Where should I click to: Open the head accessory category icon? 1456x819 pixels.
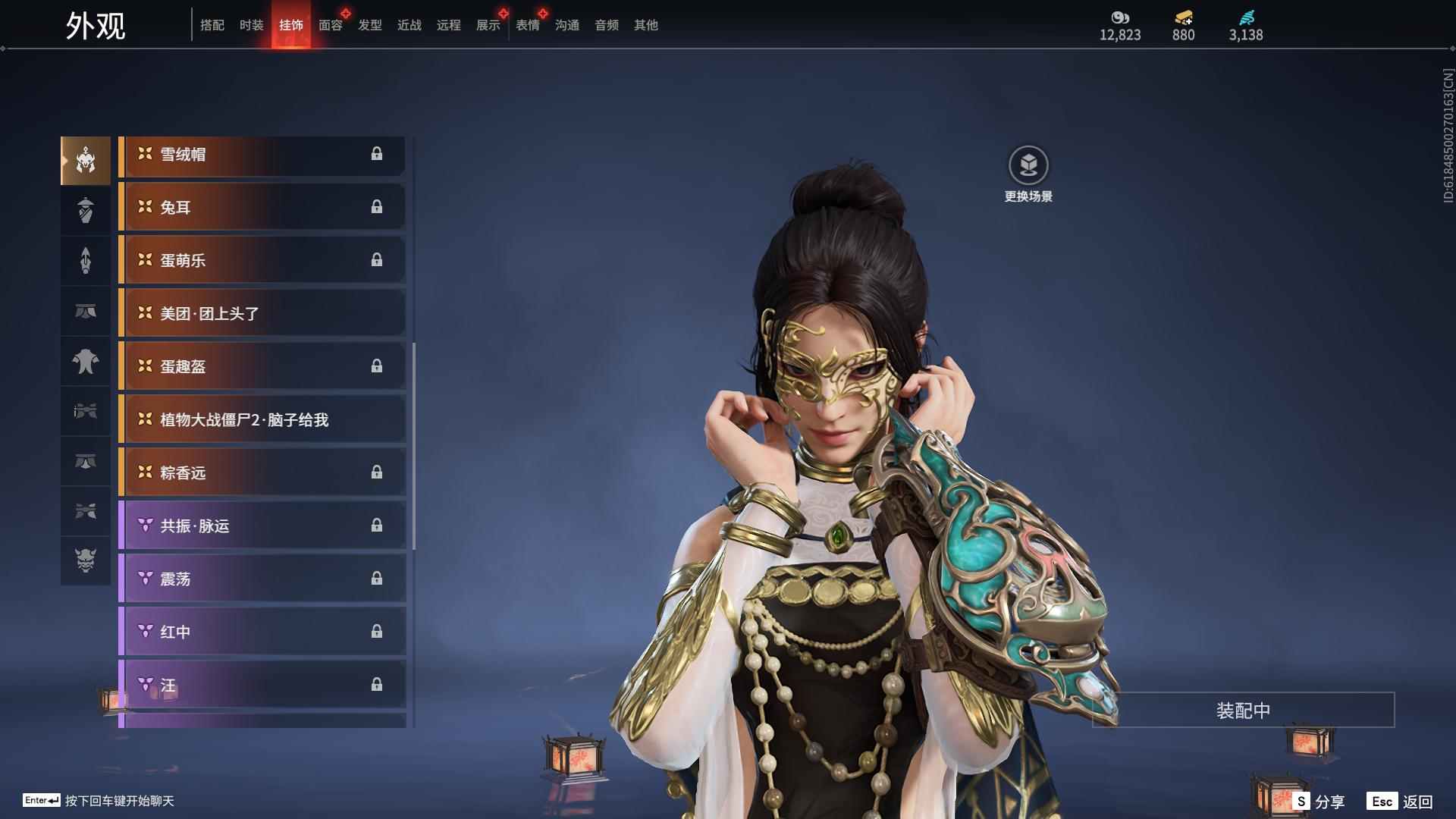86,161
